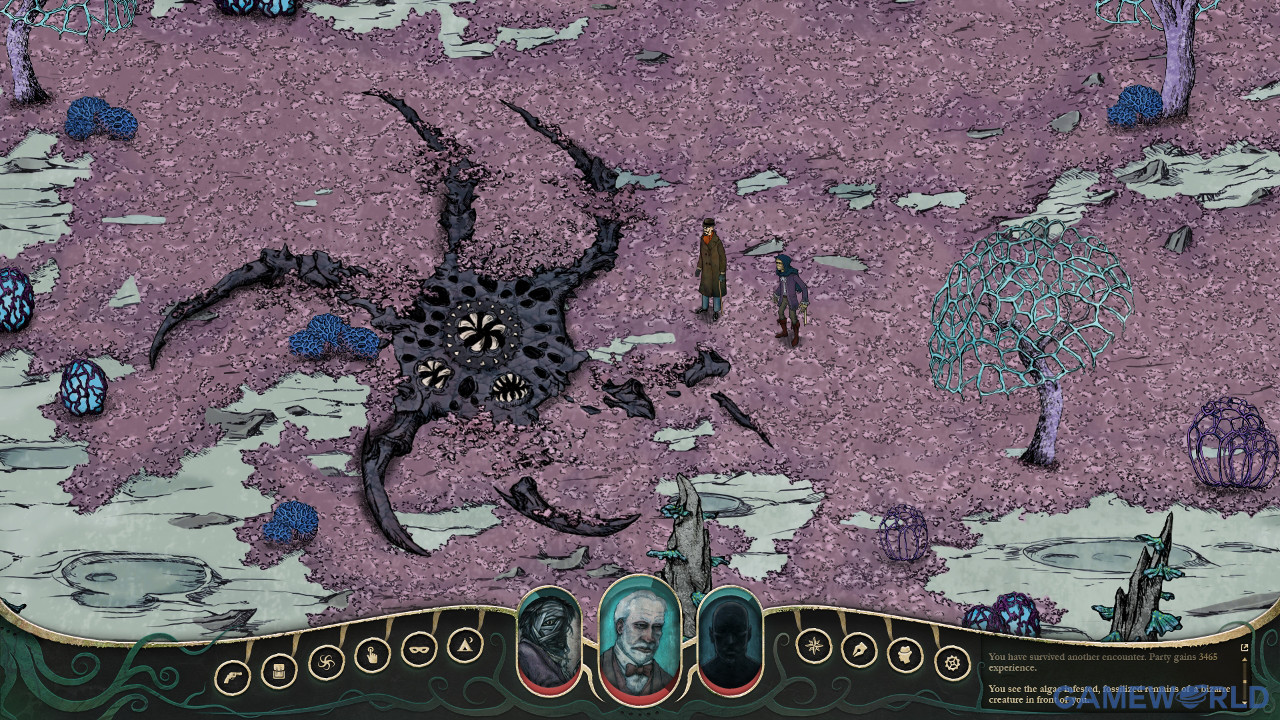Screen dimensions: 1280x720
Task: Click the scrollbar down arrow in the log
Action: 1244,702
